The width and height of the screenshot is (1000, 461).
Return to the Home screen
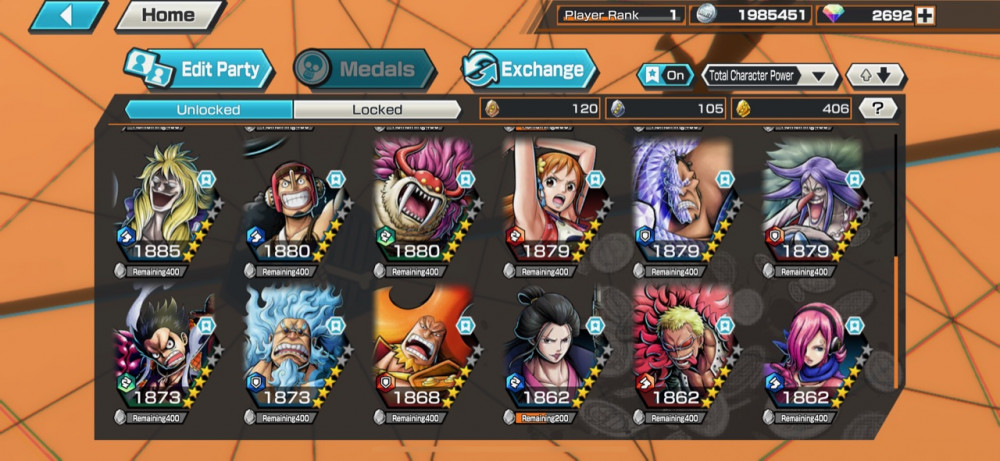click(168, 16)
